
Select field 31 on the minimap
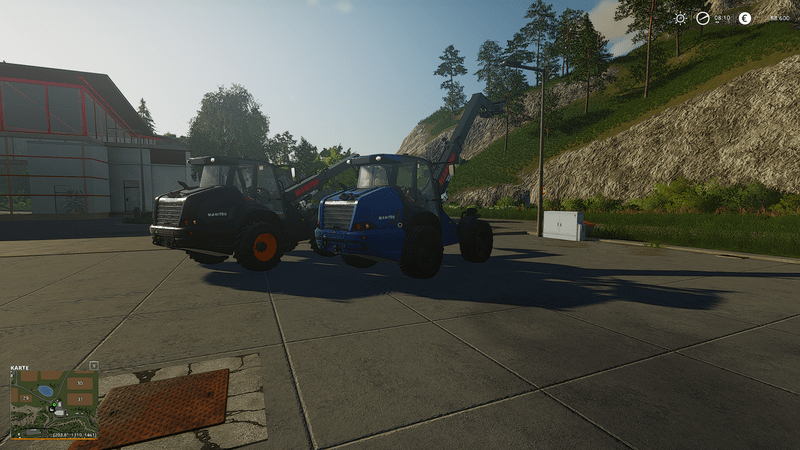tap(80, 399)
